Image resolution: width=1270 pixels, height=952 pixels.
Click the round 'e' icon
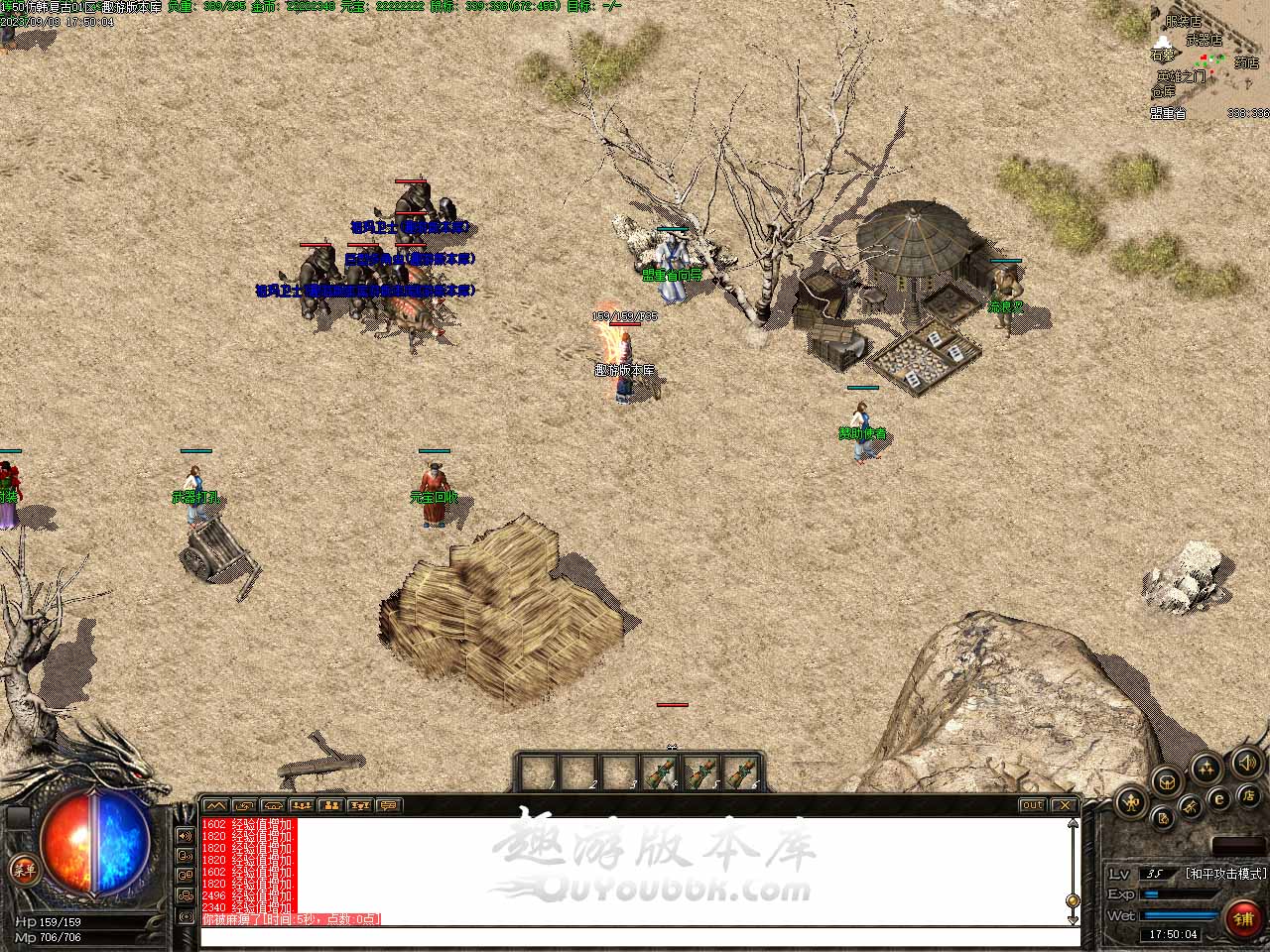pyautogui.click(x=1219, y=799)
